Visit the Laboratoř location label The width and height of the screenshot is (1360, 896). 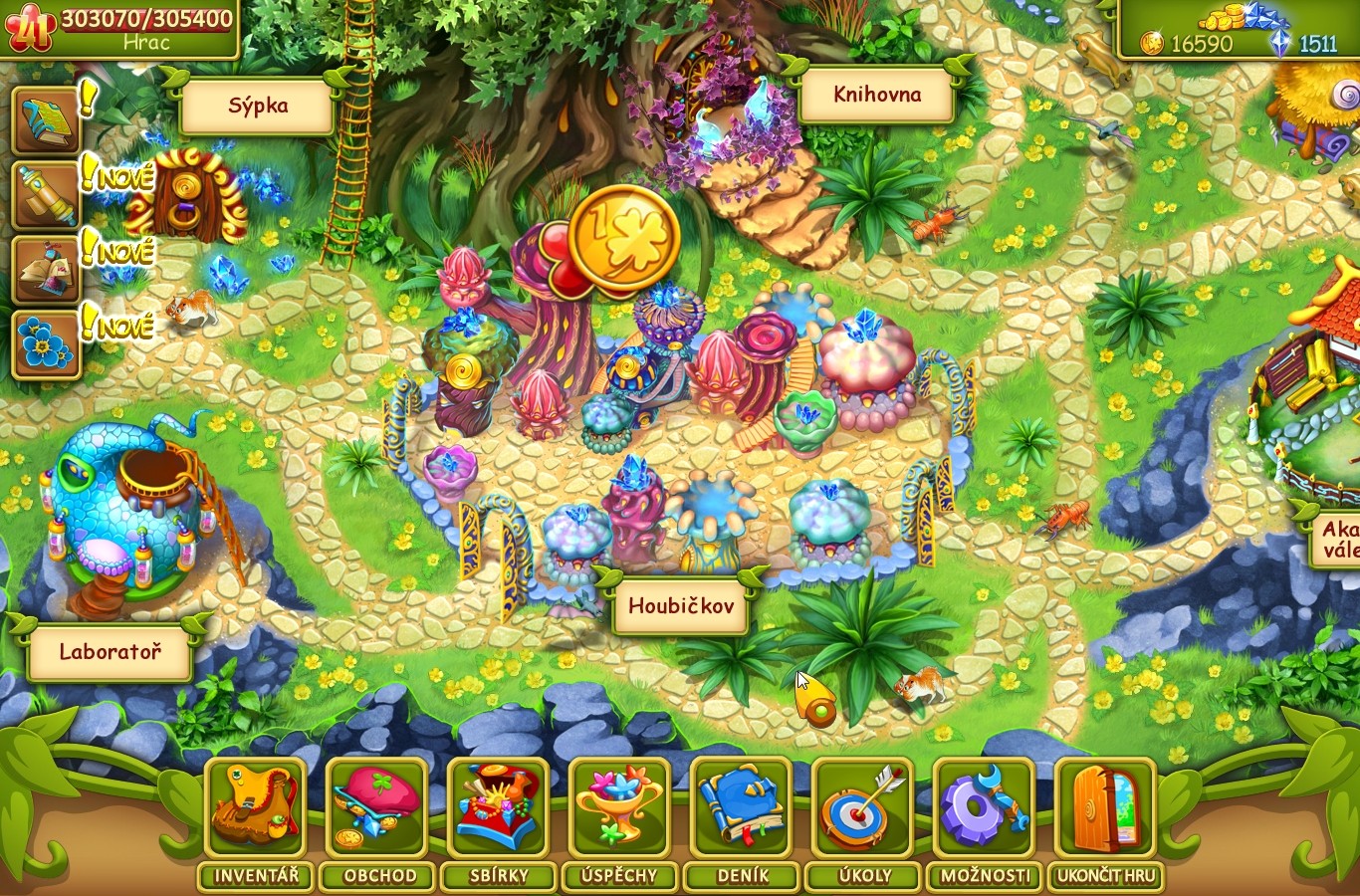(110, 653)
